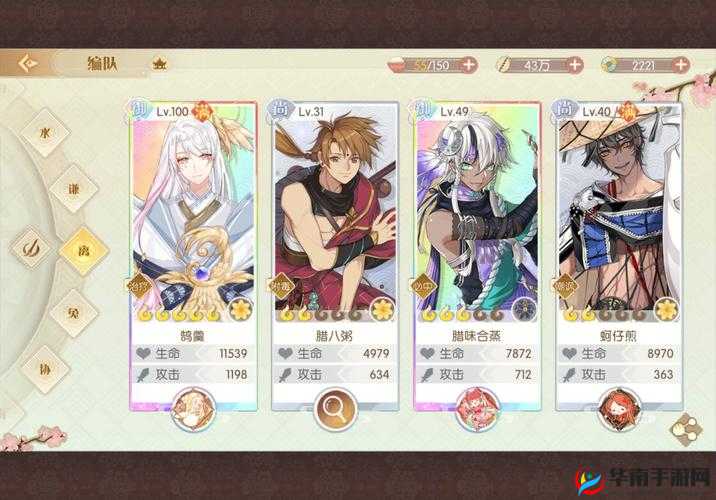Add gems with the 2221 plus button
This screenshot has height=500, width=716.
pos(680,65)
